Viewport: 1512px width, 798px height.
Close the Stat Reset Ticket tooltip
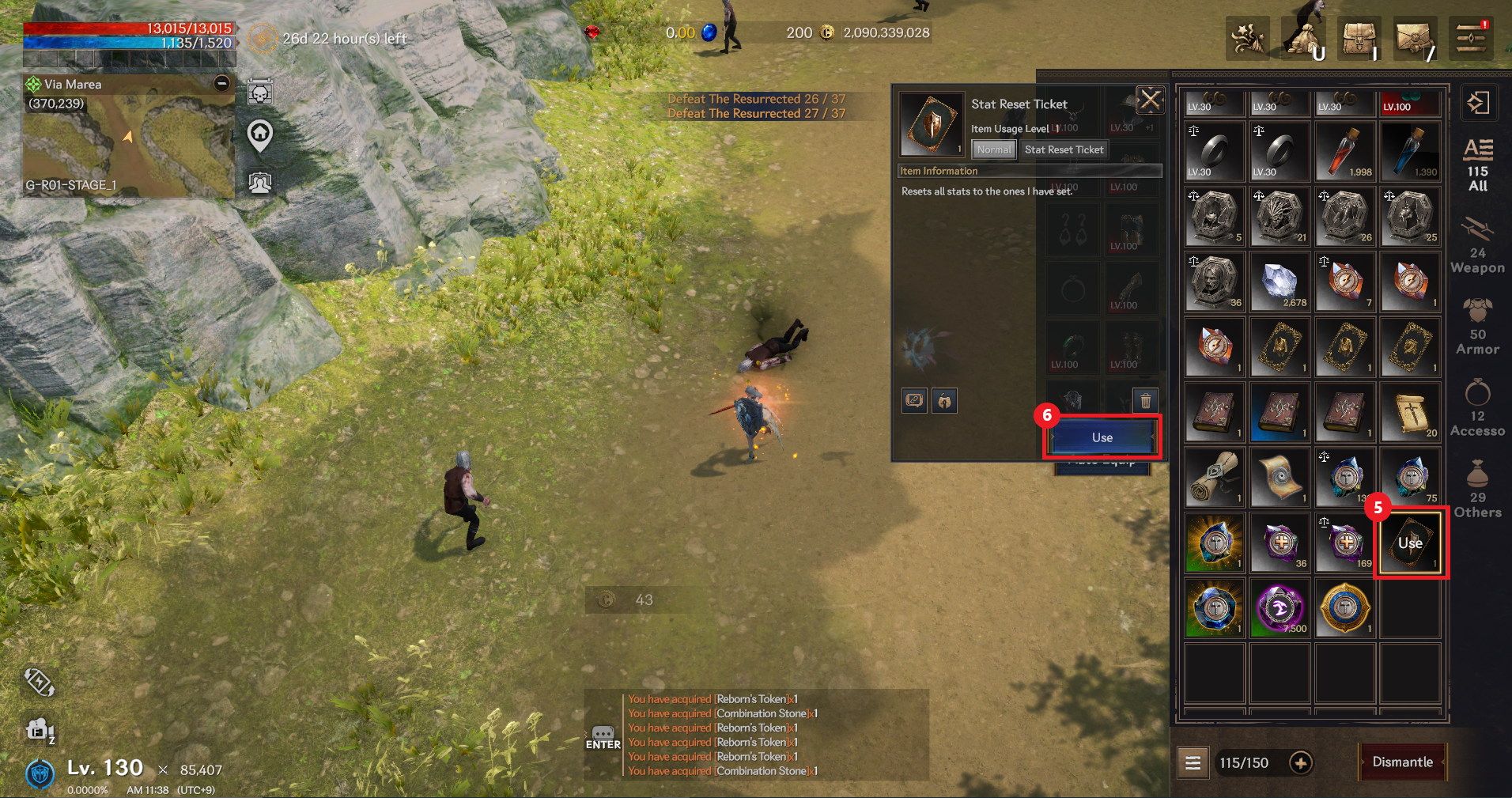click(1150, 100)
